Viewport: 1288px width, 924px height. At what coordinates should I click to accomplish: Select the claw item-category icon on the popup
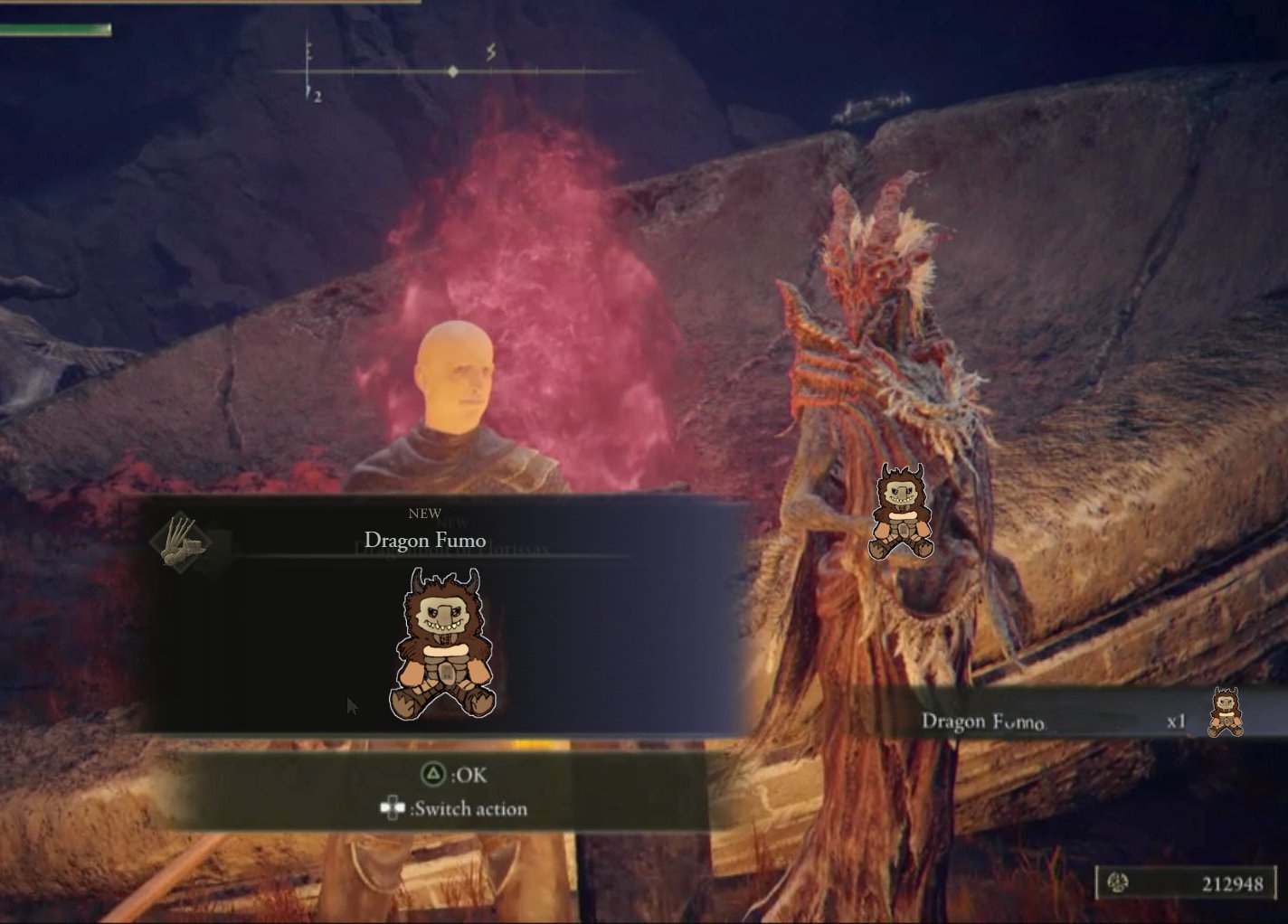pos(182,541)
